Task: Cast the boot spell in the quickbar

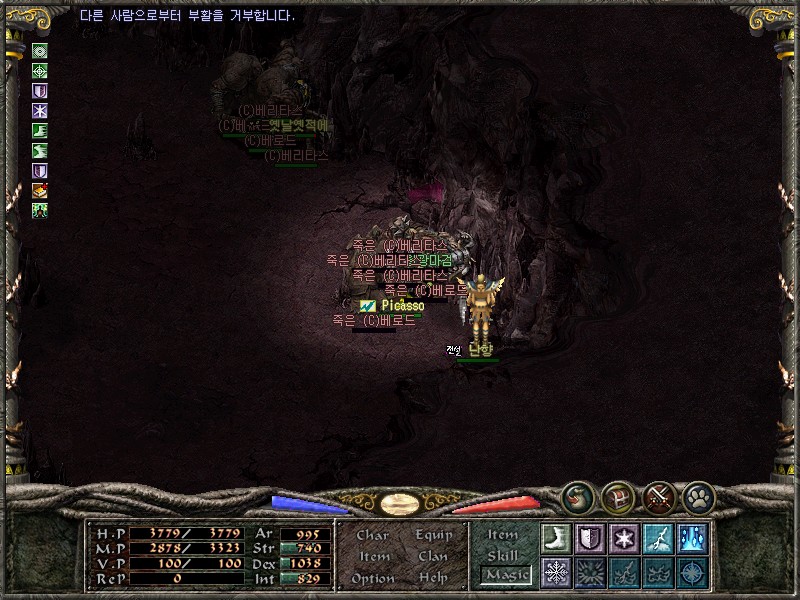Action: click(556, 539)
